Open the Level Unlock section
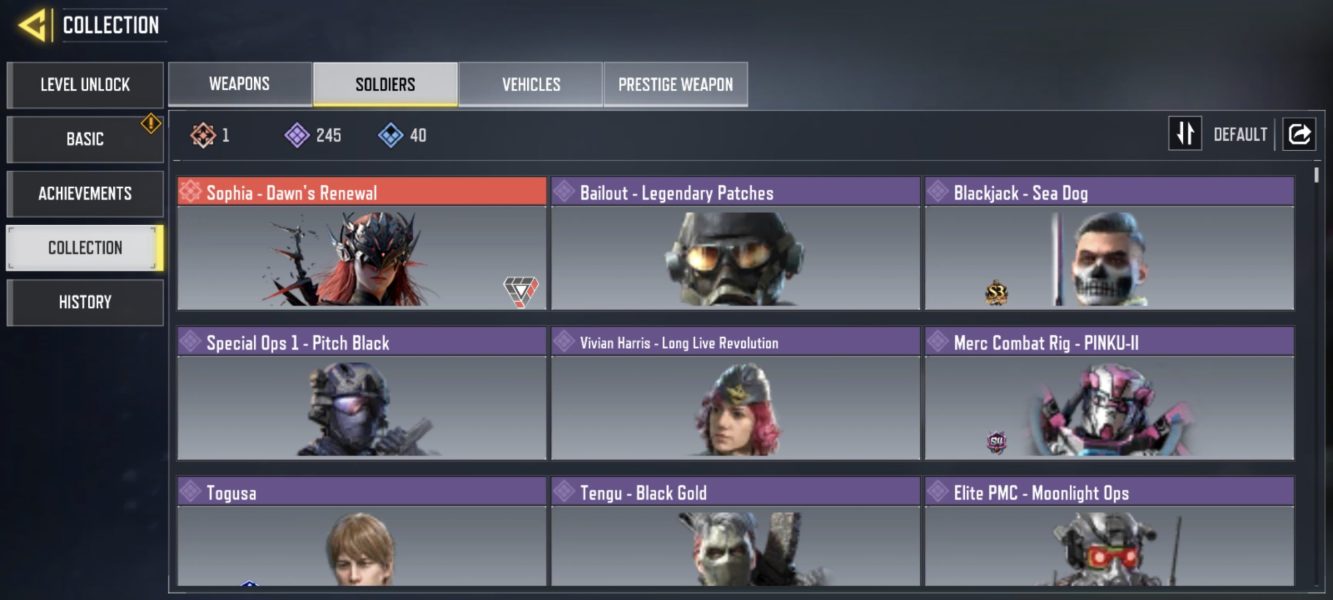This screenshot has width=1333, height=600. click(85, 85)
